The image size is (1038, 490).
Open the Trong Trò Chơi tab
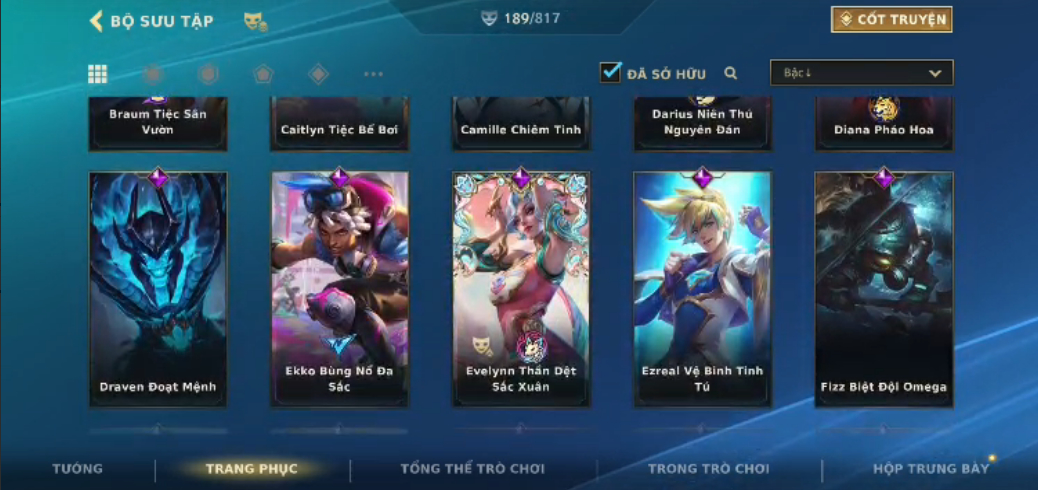(708, 469)
